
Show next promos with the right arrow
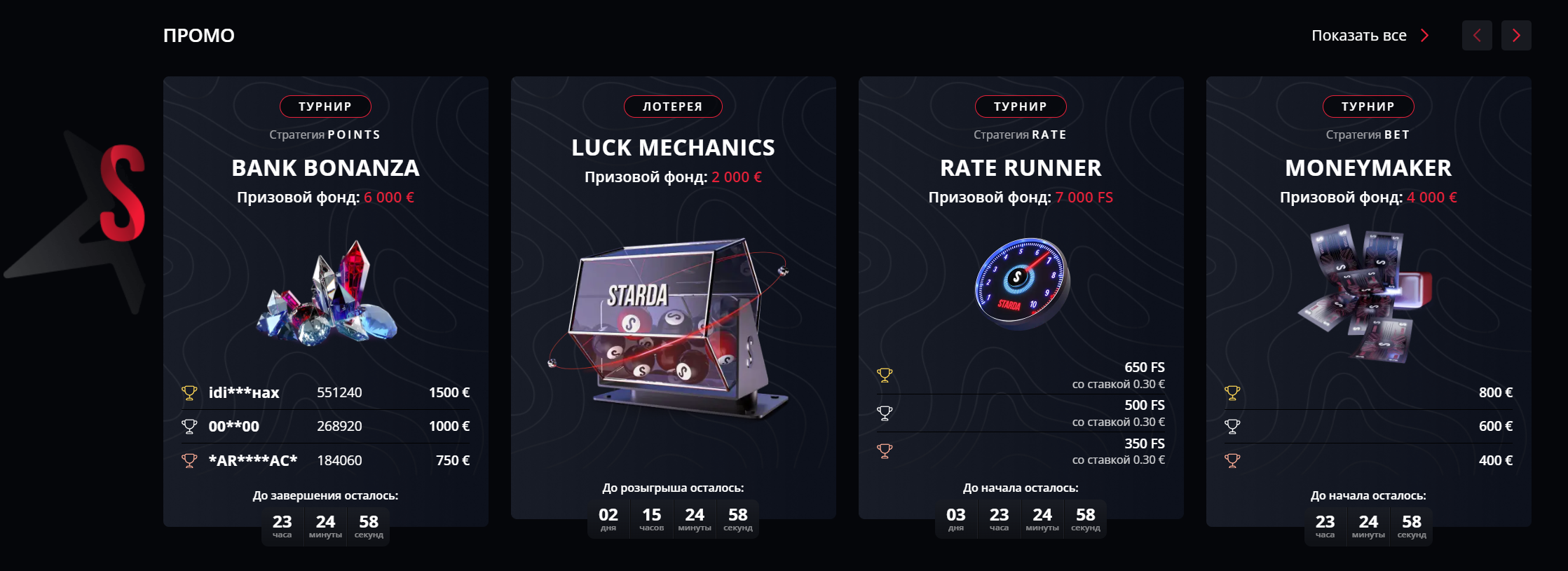[1516, 36]
